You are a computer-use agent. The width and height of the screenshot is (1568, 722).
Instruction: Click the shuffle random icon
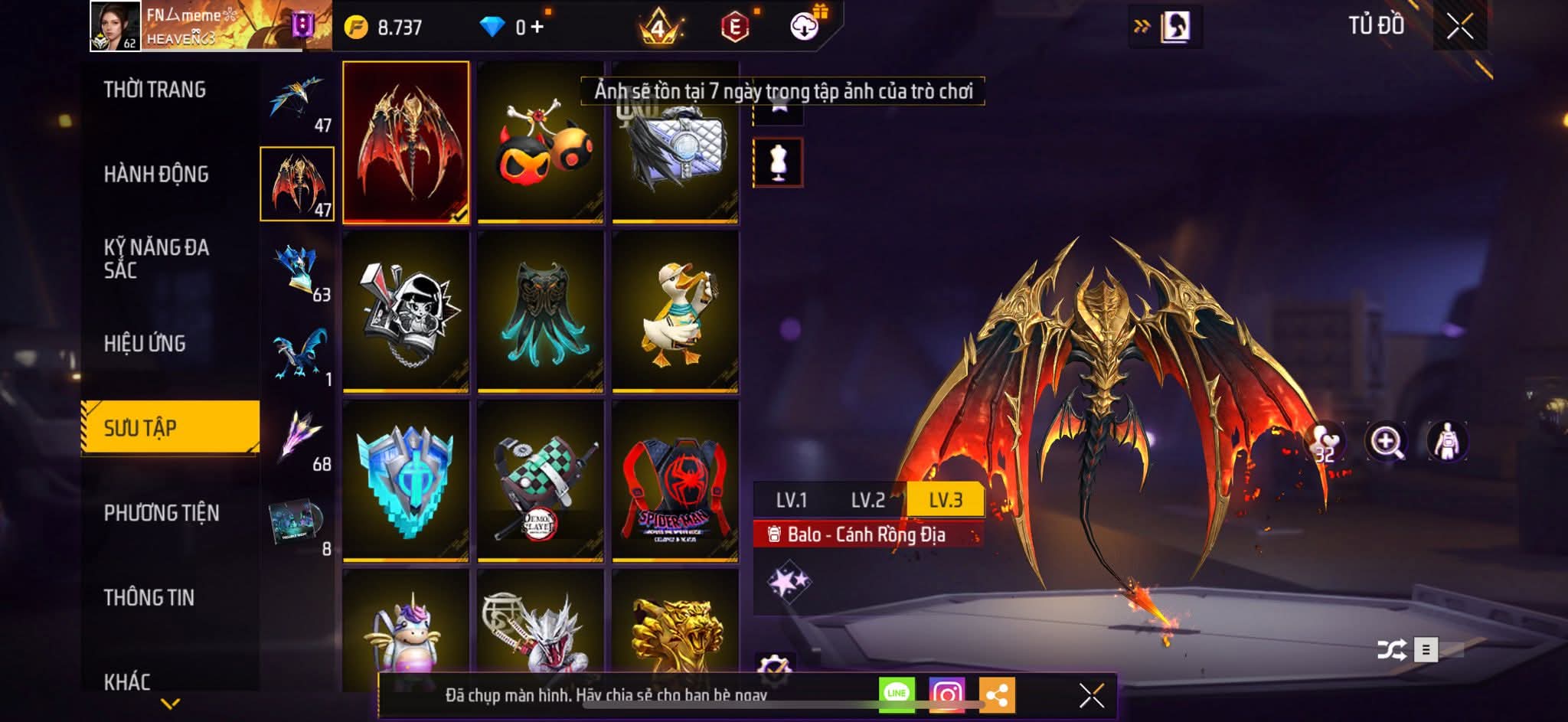[1391, 650]
